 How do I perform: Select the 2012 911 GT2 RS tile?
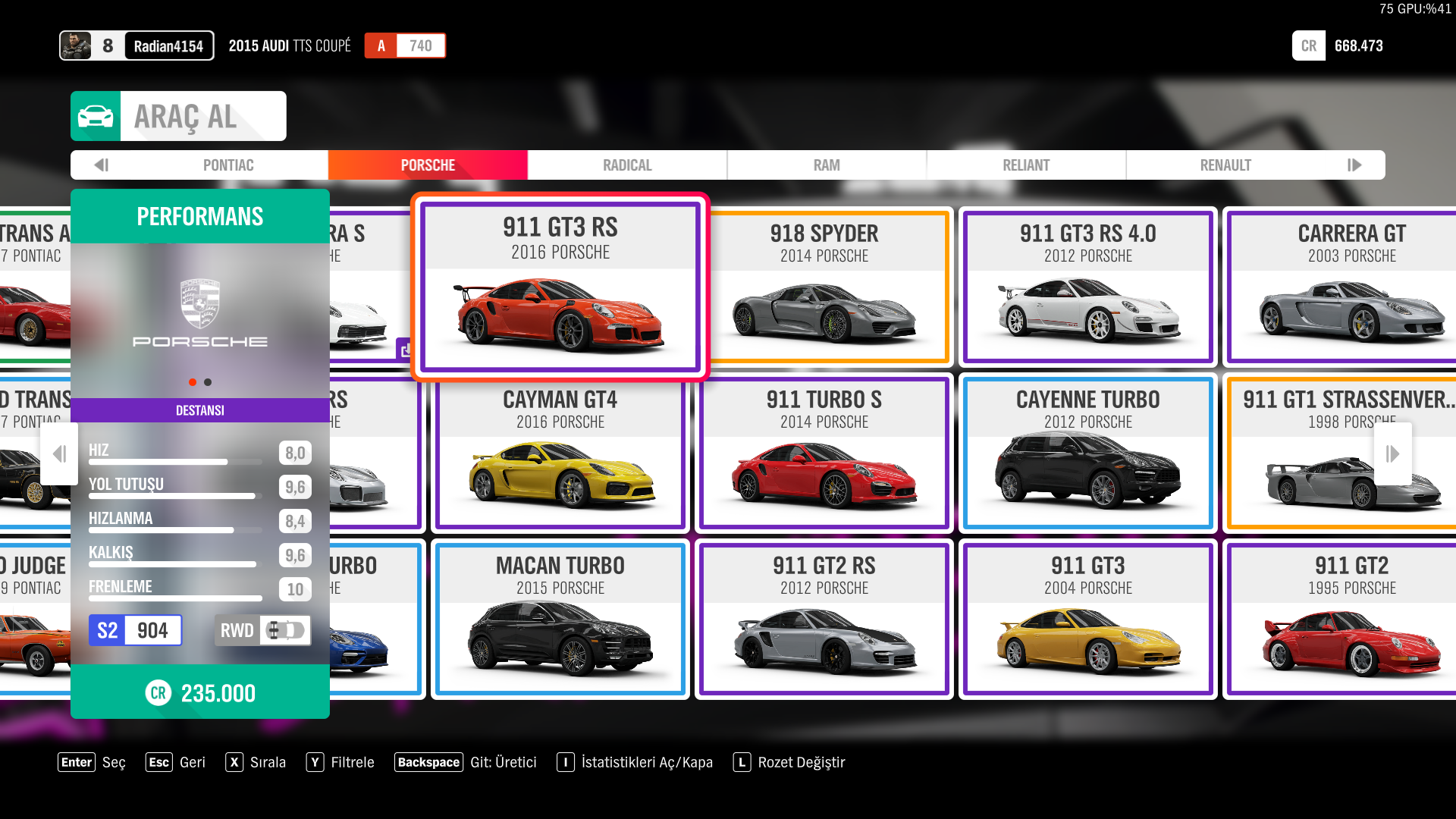[824, 619]
